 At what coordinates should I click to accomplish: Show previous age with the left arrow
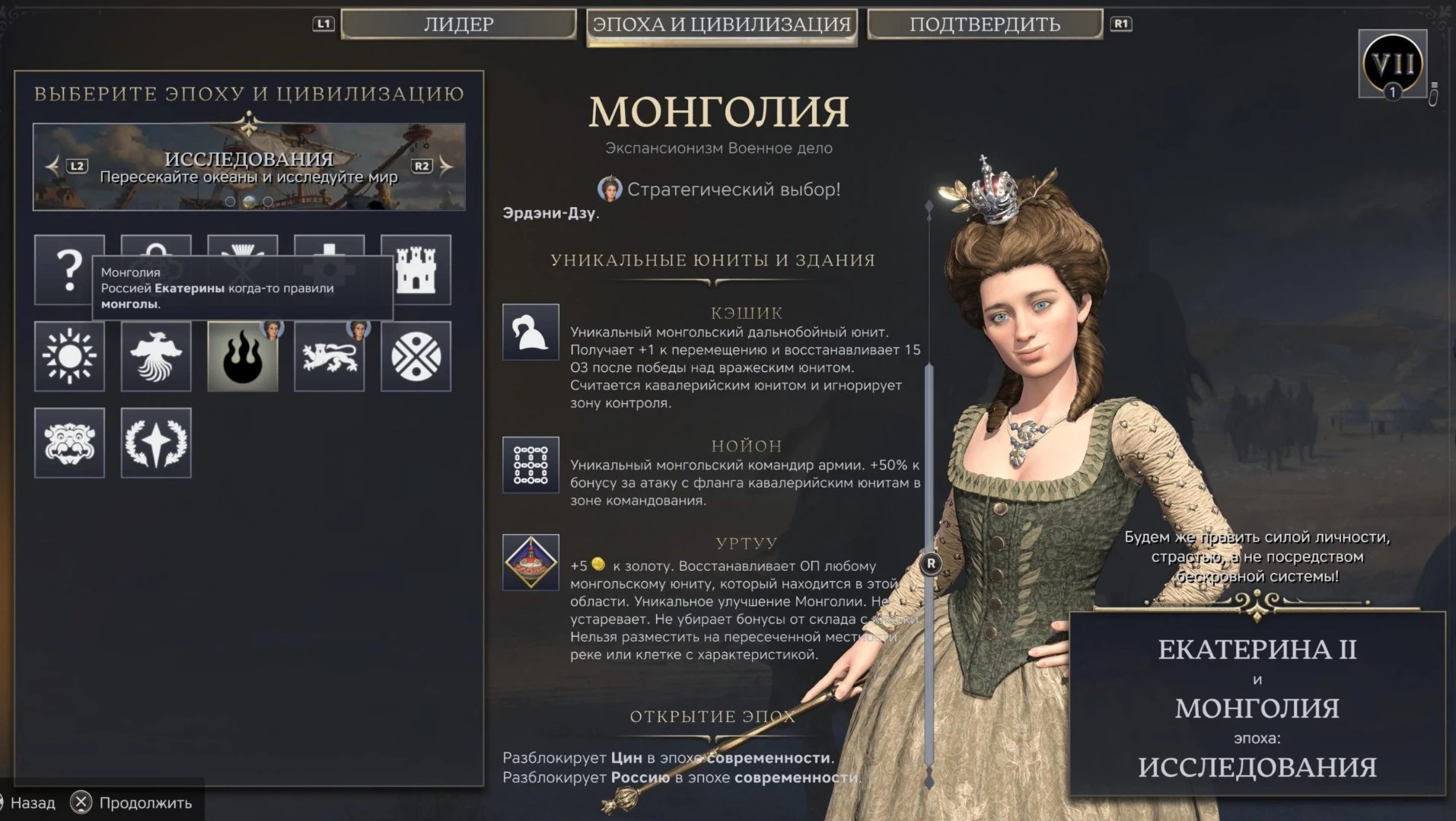tap(53, 166)
